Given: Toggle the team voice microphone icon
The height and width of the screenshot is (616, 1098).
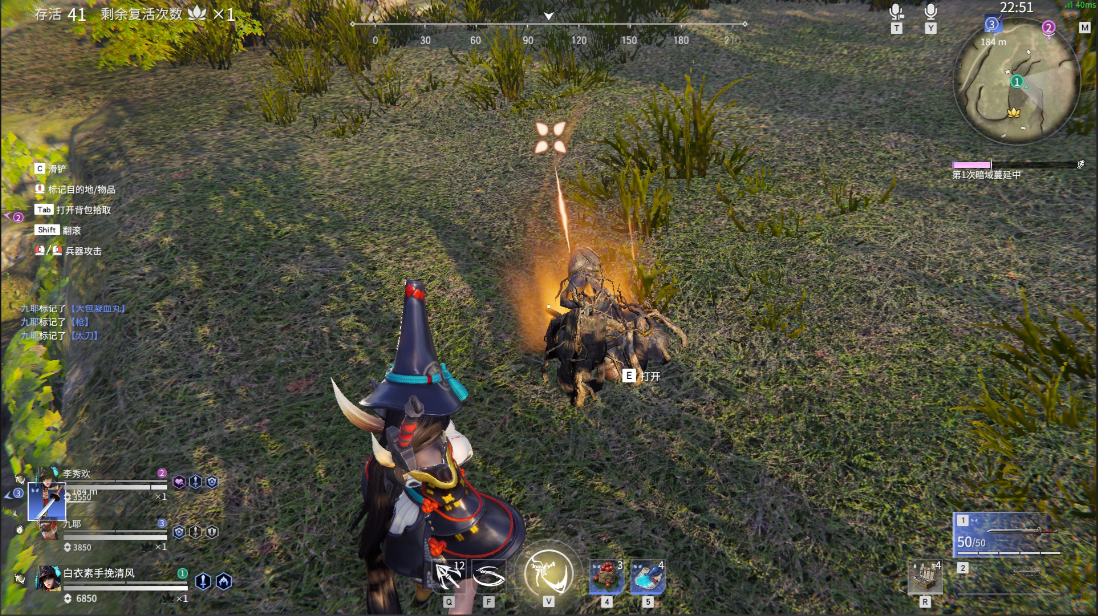Looking at the screenshot, I should pos(897,12).
